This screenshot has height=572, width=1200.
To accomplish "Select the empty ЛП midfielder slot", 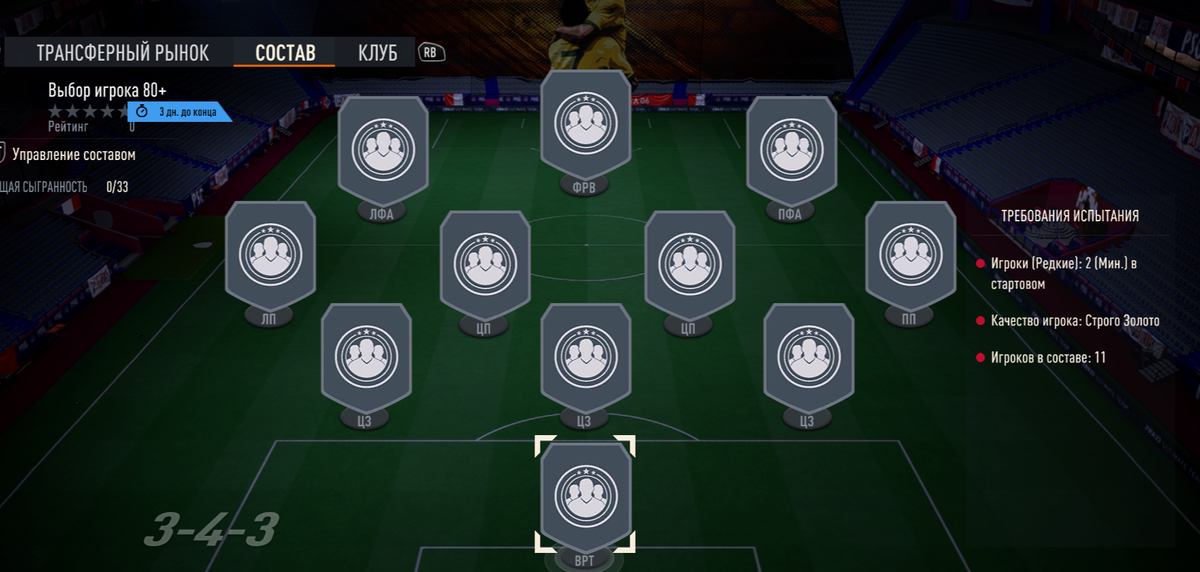I will tap(270, 251).
